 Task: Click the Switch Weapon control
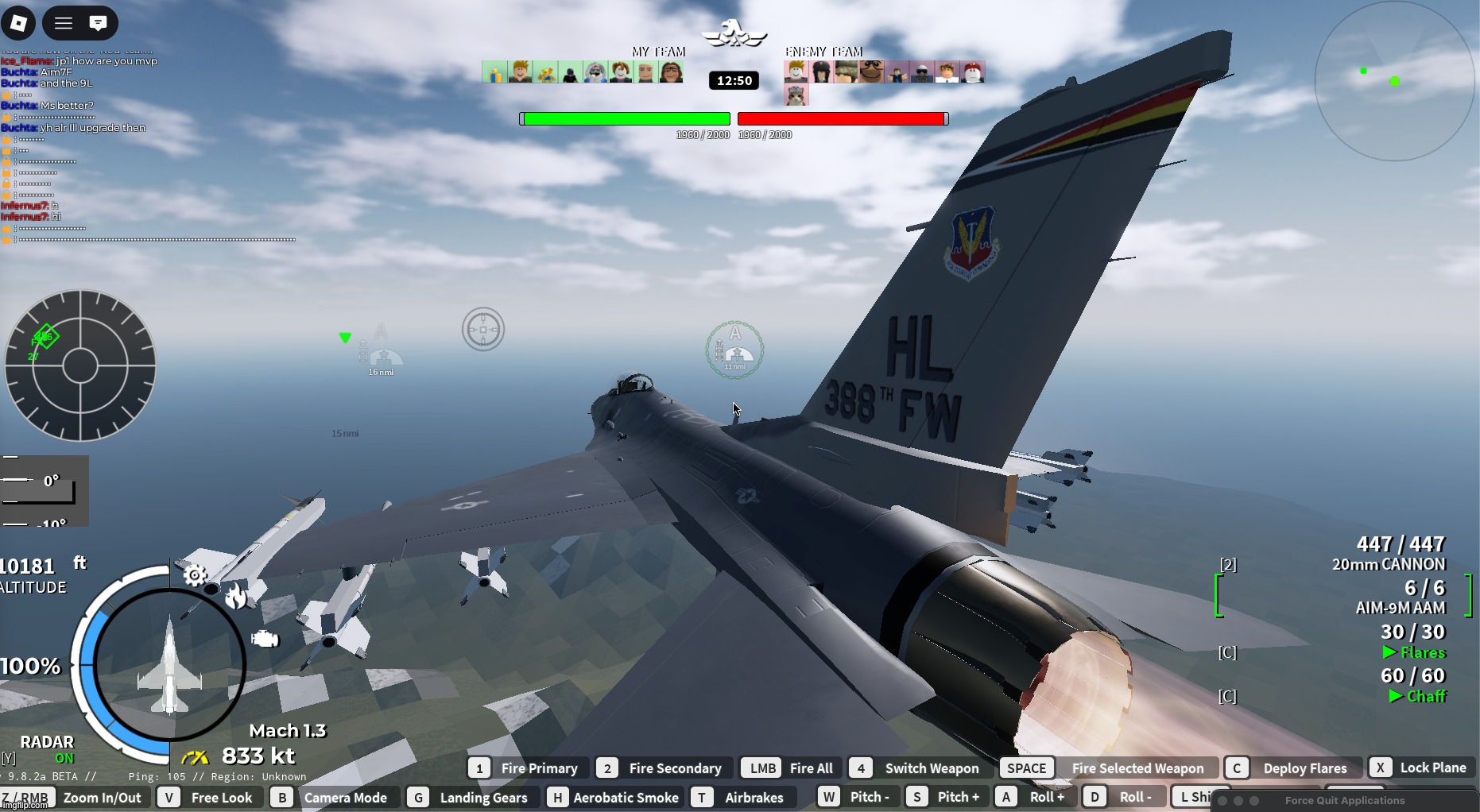pos(918,768)
